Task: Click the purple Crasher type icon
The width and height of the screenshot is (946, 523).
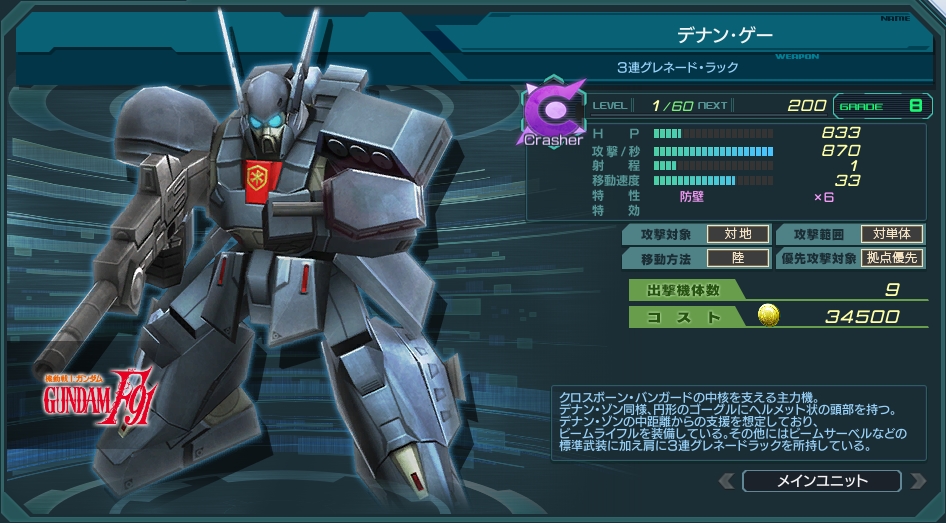Action: point(553,111)
